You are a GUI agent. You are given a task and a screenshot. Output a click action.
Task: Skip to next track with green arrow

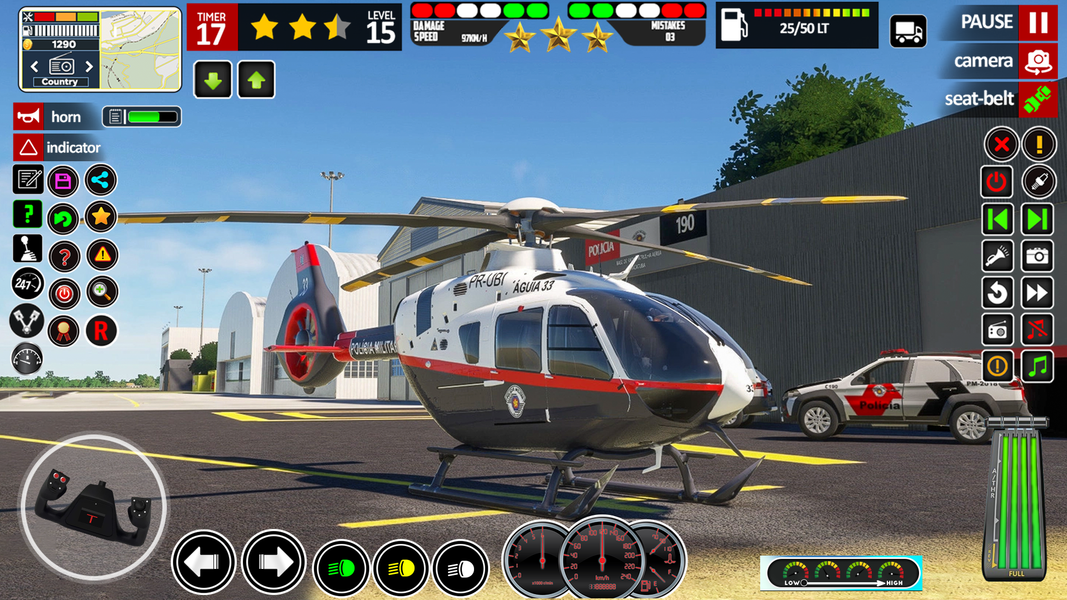pos(1038,219)
